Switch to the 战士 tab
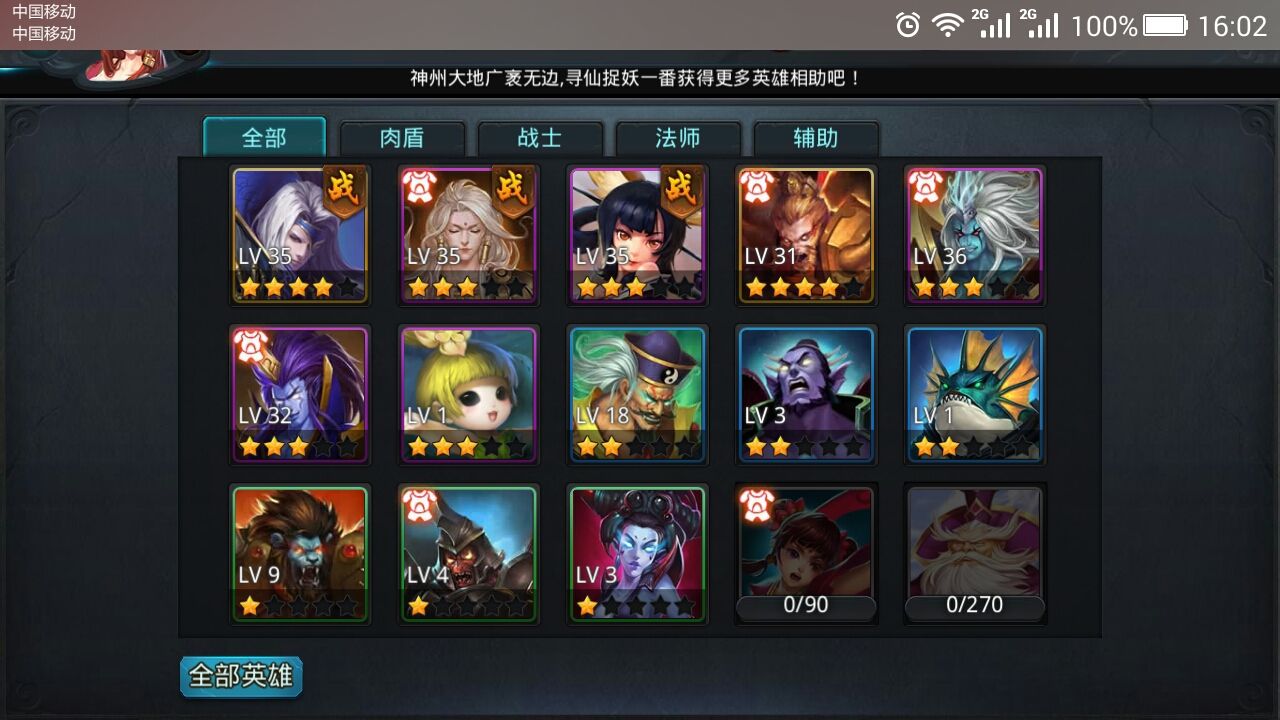 click(x=540, y=139)
